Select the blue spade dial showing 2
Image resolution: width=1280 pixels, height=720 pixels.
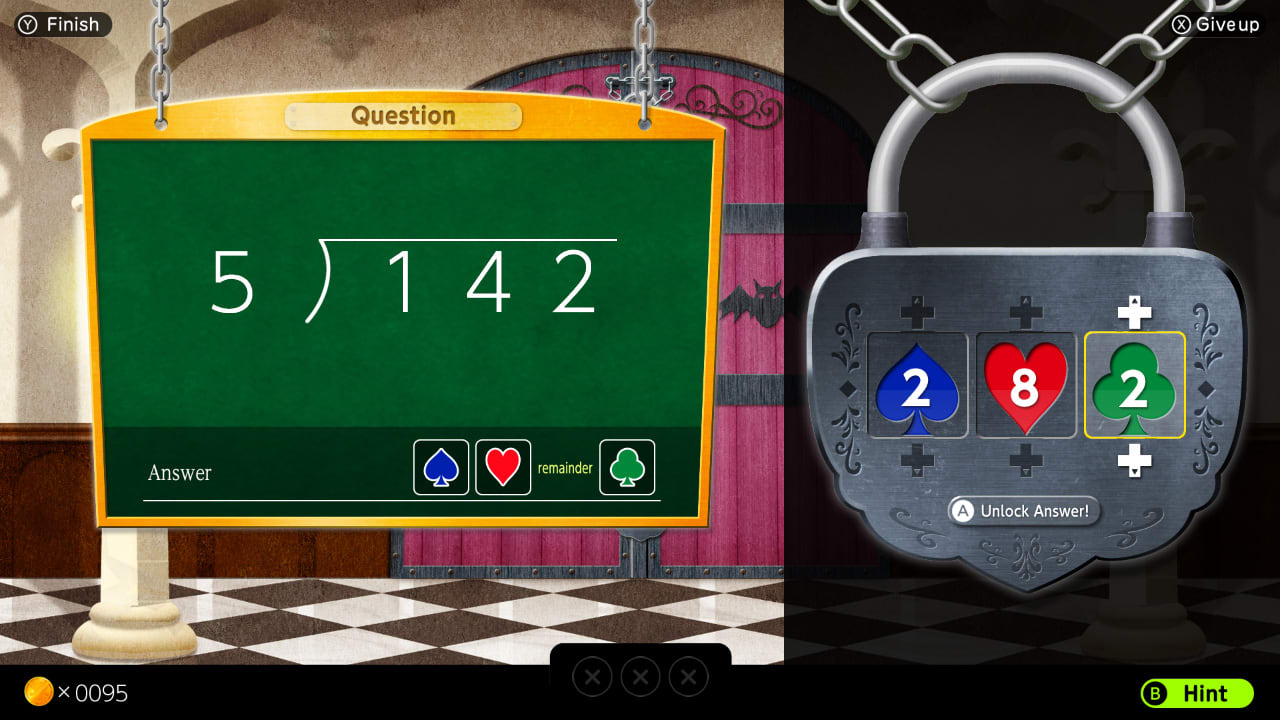click(917, 386)
